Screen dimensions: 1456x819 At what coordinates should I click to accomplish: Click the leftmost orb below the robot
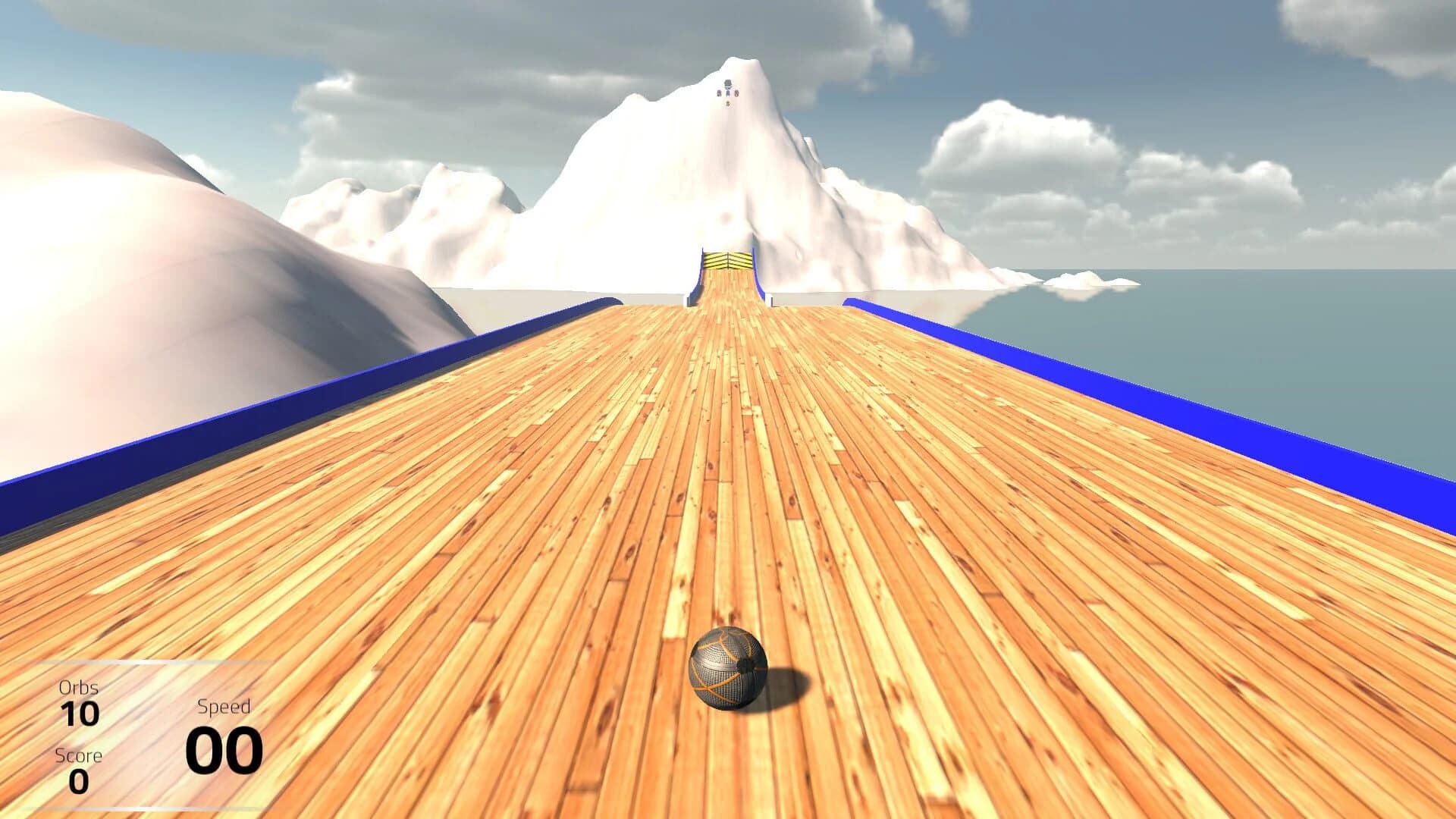pos(719,93)
